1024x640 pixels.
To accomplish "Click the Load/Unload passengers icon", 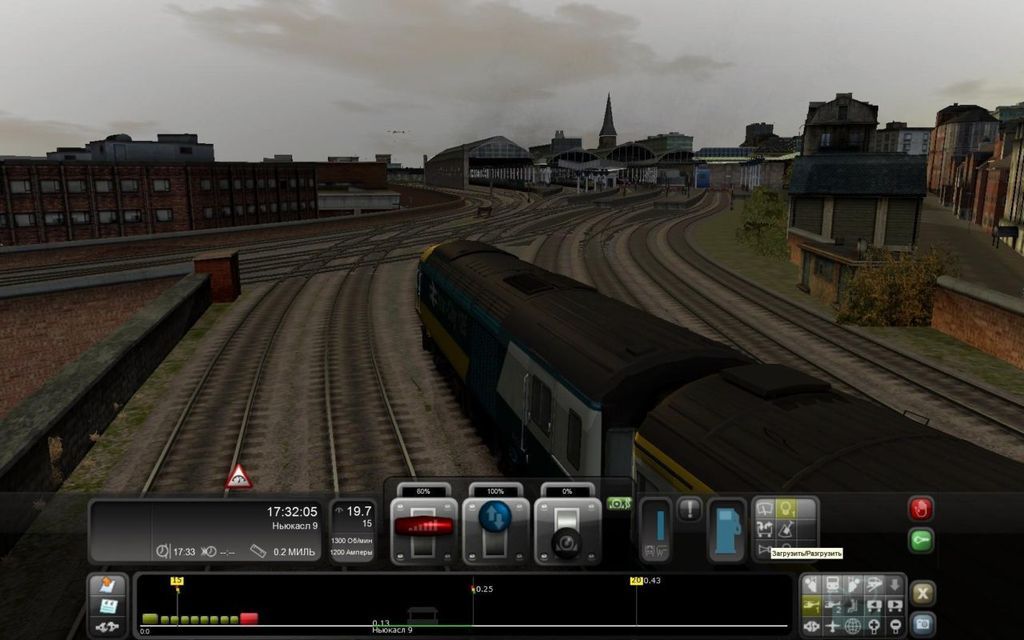I will pyautogui.click(x=764, y=530).
